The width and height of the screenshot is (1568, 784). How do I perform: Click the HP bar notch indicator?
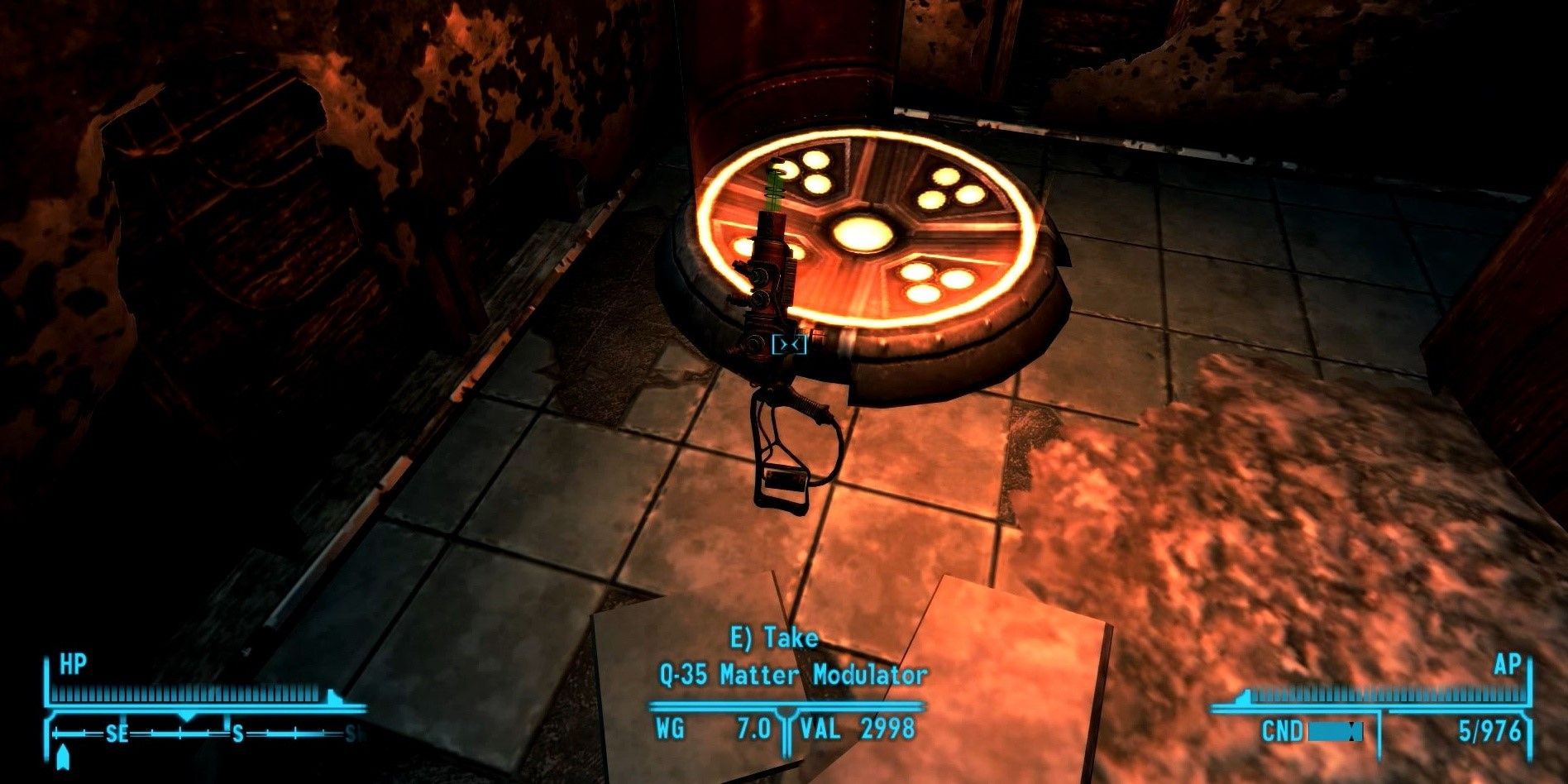(333, 696)
